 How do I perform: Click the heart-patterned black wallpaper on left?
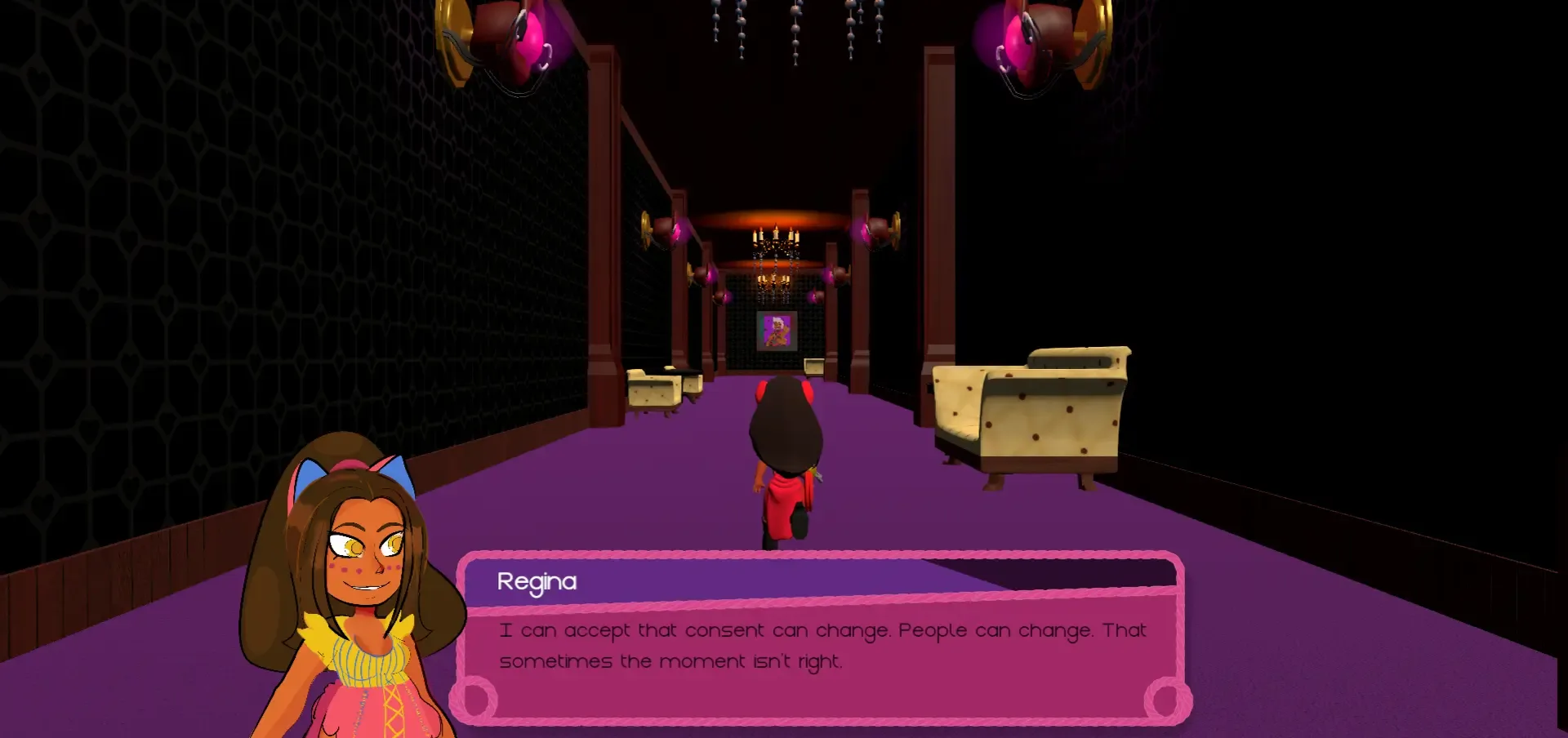coord(163,286)
